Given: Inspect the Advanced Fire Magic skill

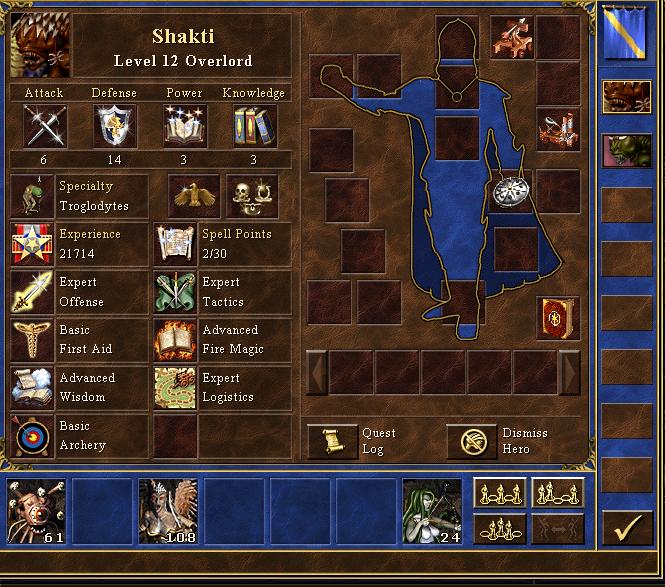Looking at the screenshot, I should point(174,339).
